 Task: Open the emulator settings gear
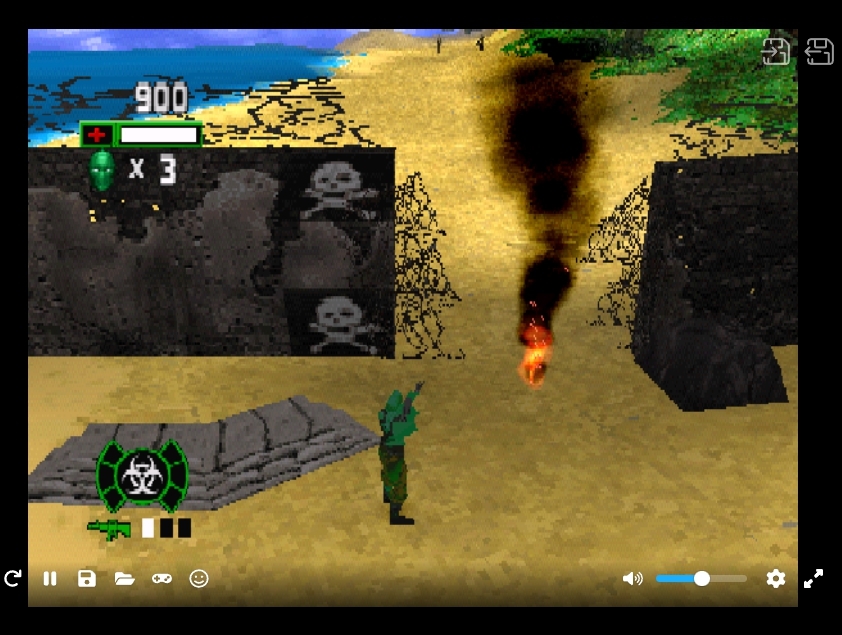tap(775, 578)
